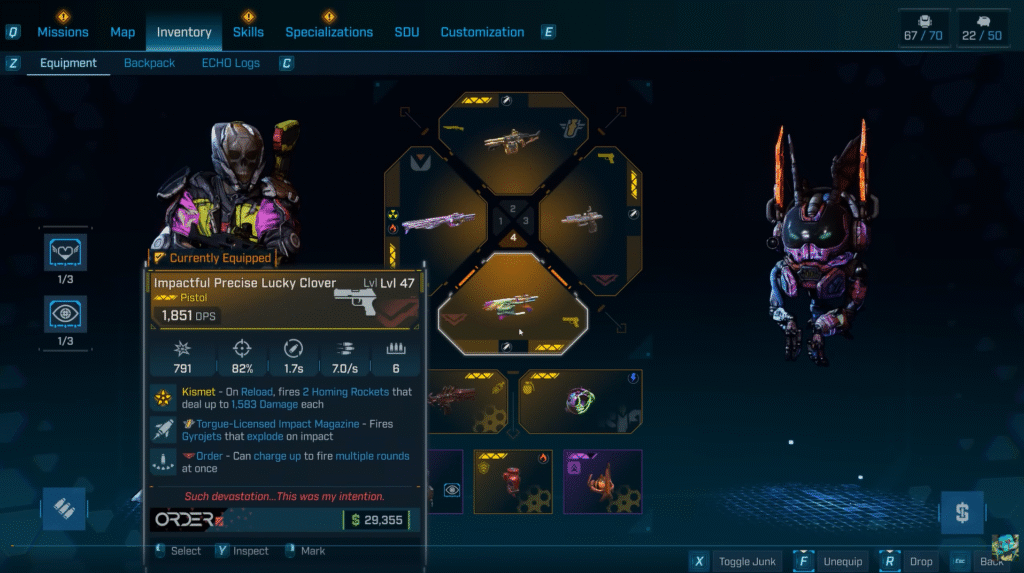Open the ECHO Logs sub-tab
The width and height of the screenshot is (1024, 573).
[x=231, y=63]
